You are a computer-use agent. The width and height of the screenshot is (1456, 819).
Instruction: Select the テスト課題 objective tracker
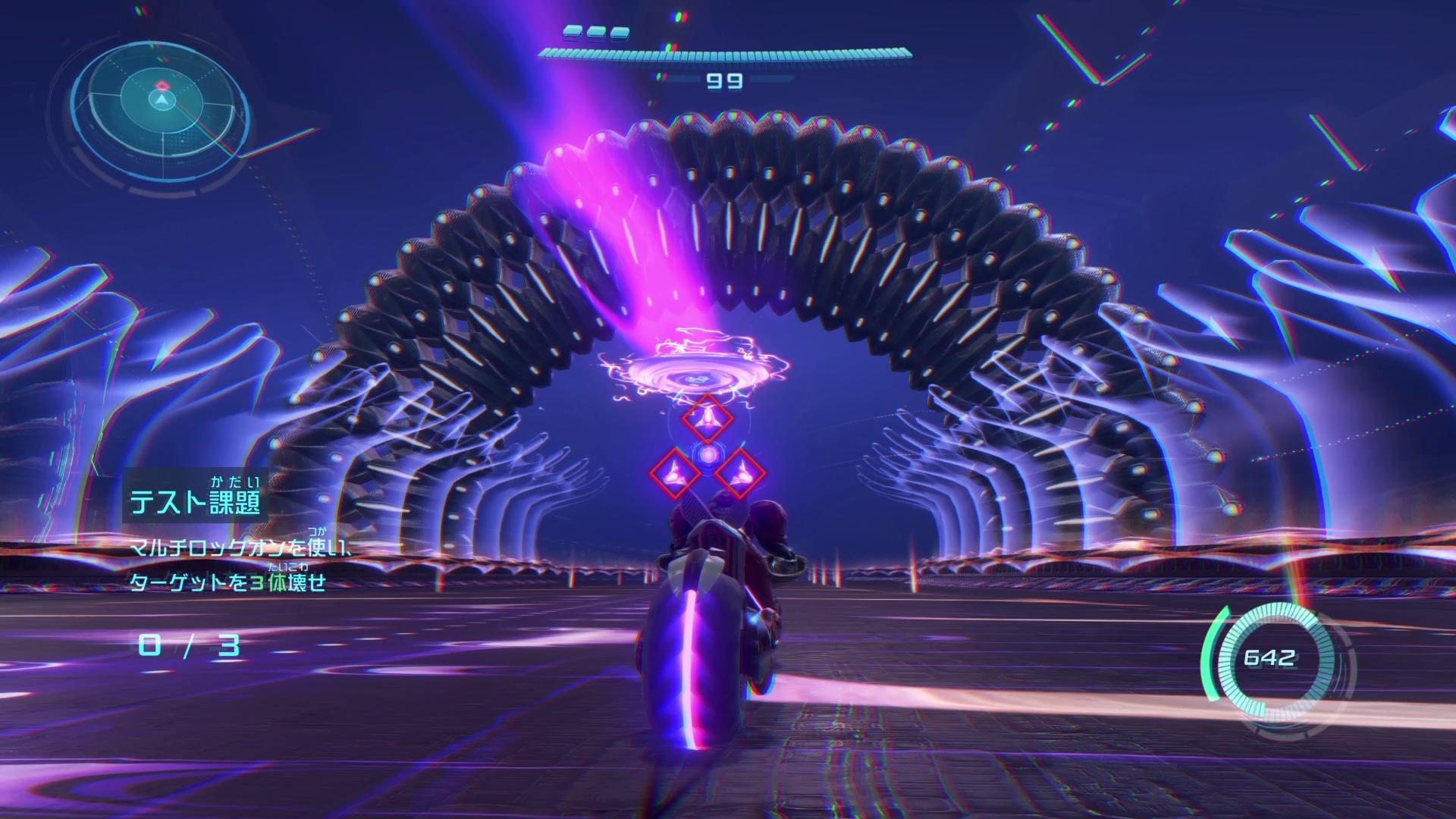click(196, 501)
